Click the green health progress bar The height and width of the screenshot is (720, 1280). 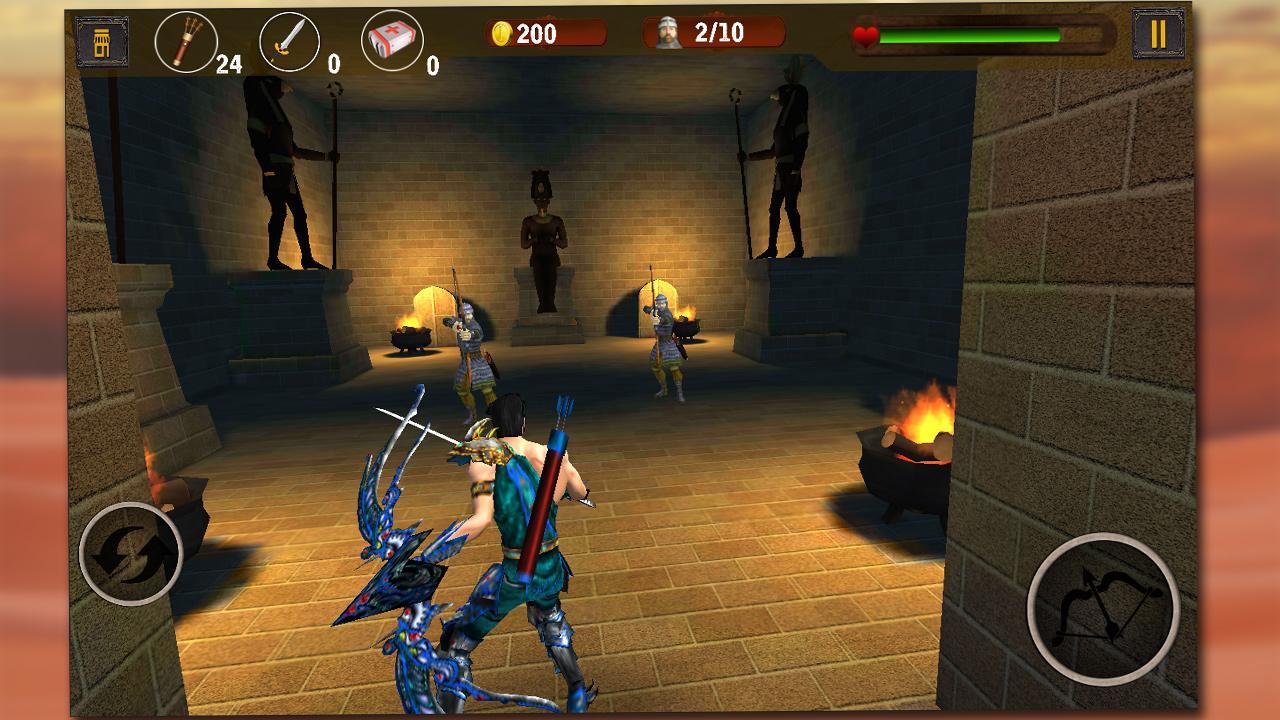(970, 33)
